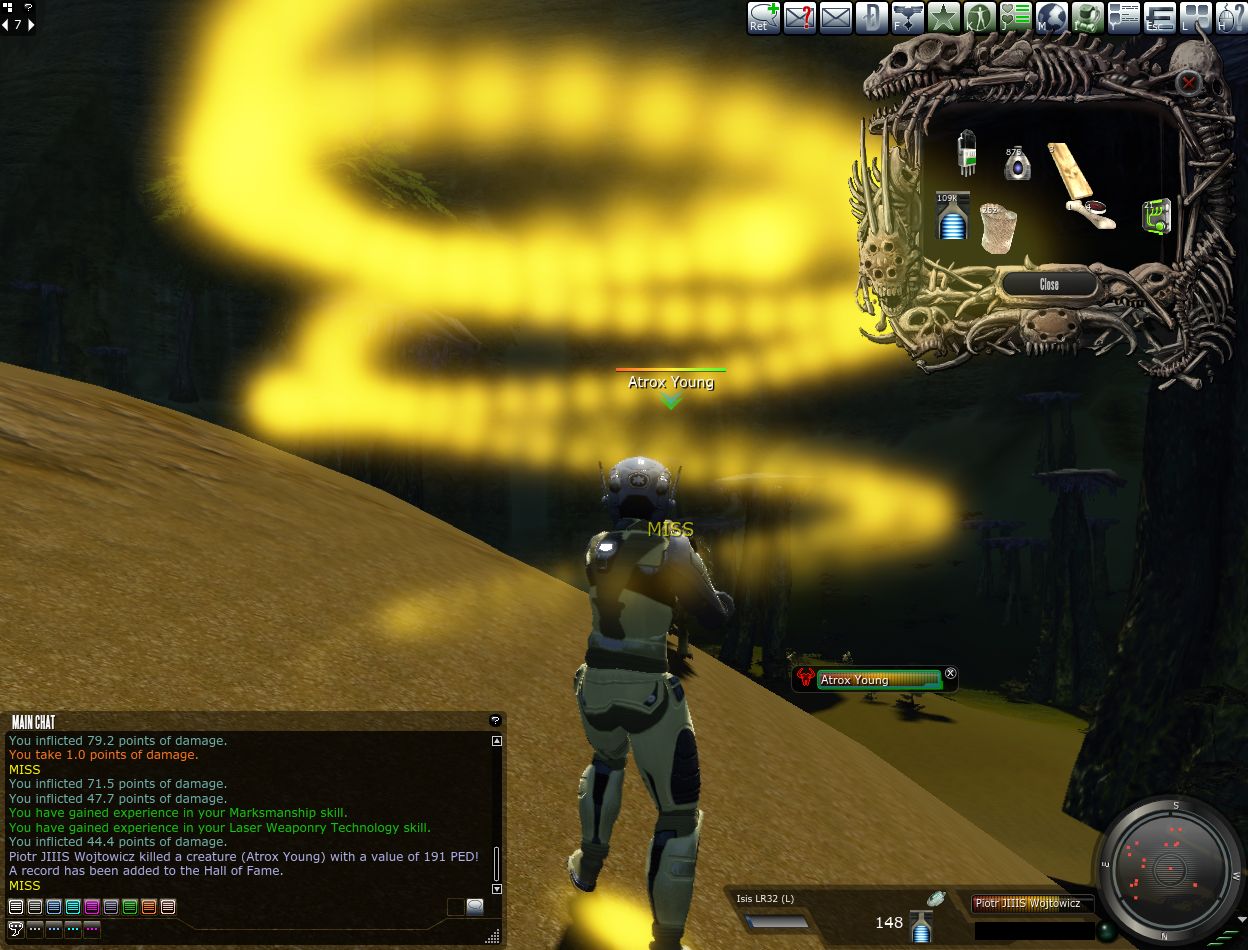Open Main Chat help question mark

pyautogui.click(x=494, y=720)
